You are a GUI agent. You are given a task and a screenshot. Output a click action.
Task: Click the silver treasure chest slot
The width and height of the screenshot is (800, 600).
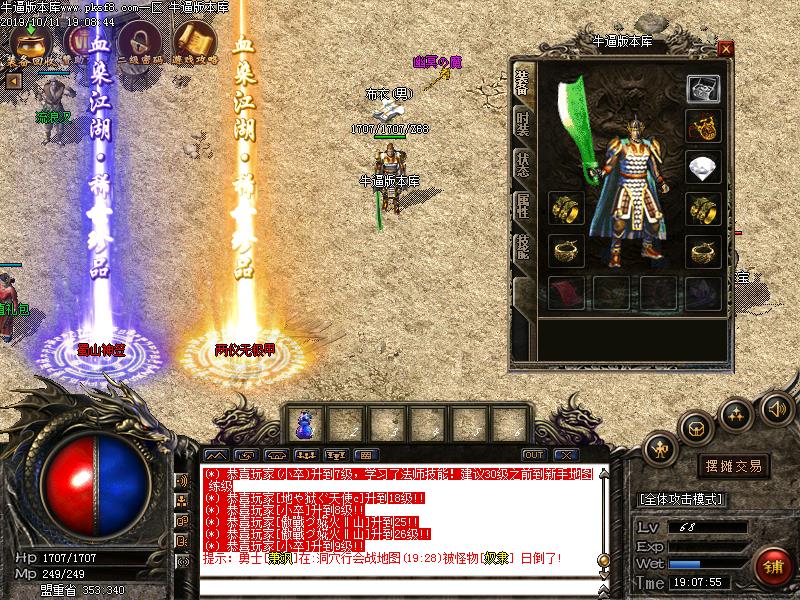point(704,88)
